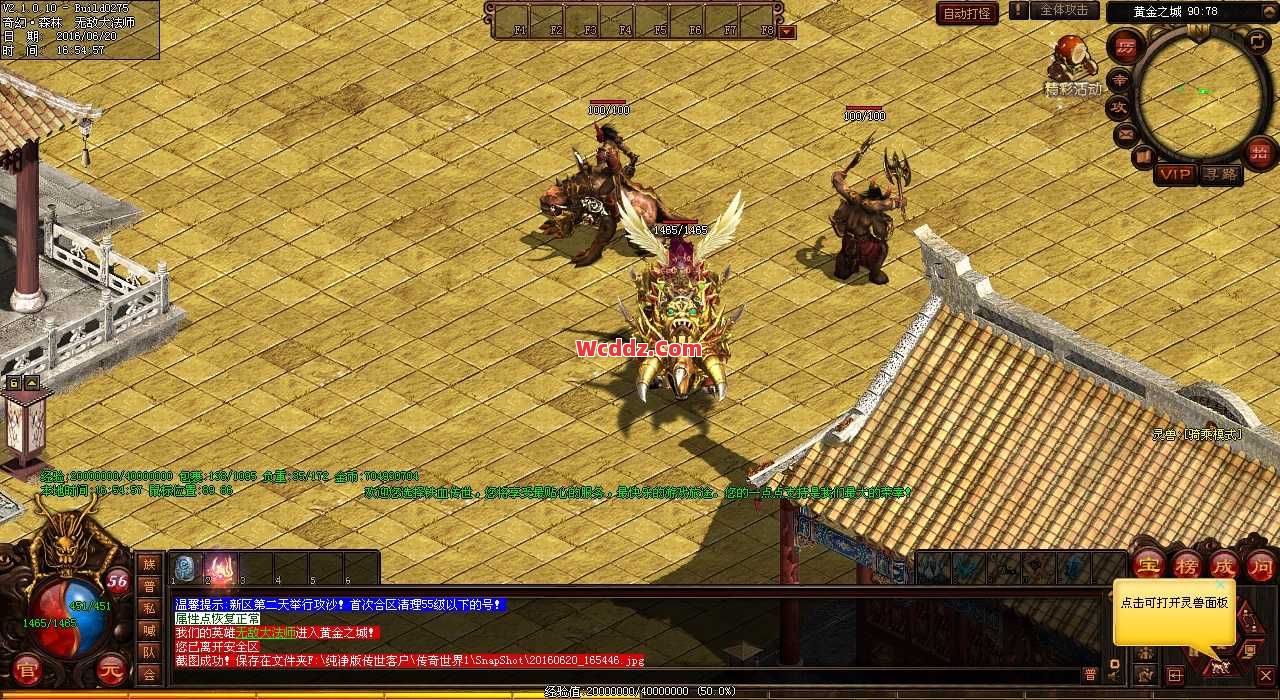
Task: Open the 历 calendar button beside minimap
Action: pyautogui.click(x=1125, y=47)
